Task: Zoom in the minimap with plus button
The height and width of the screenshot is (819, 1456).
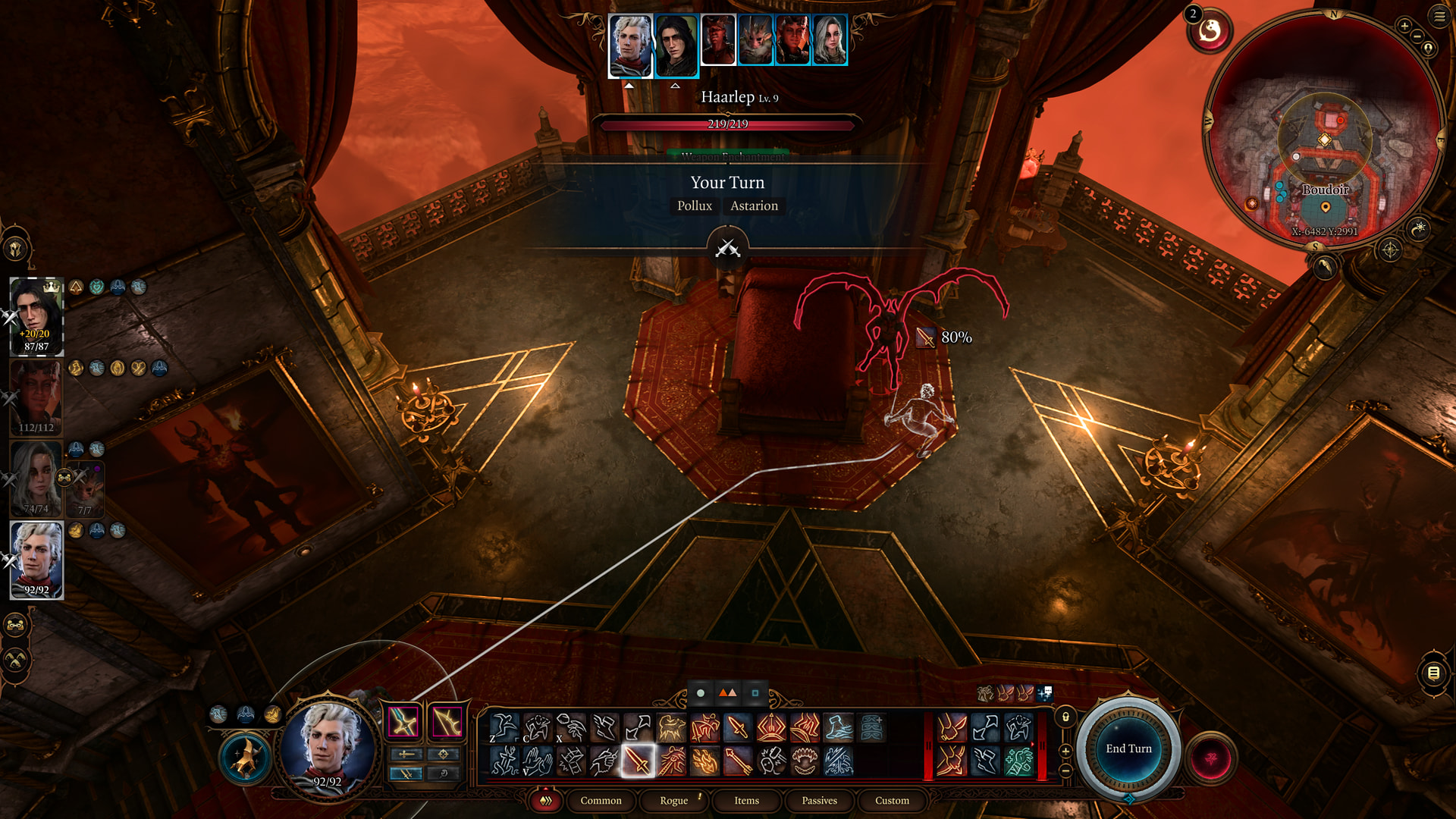Action: [x=1404, y=26]
